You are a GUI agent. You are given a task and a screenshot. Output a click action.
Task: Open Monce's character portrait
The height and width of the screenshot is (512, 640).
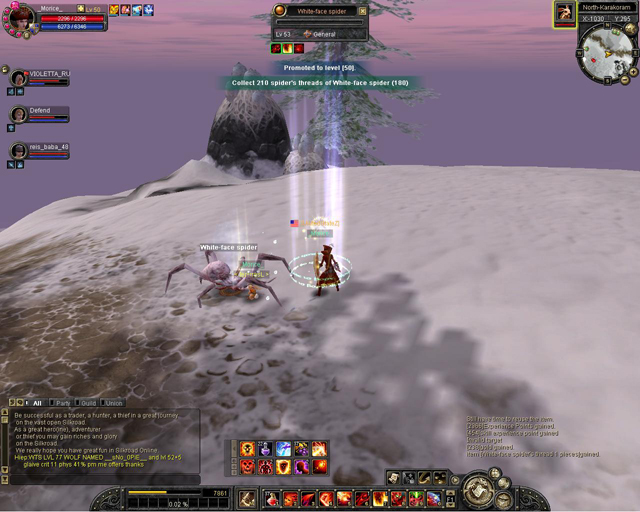tap(20, 18)
